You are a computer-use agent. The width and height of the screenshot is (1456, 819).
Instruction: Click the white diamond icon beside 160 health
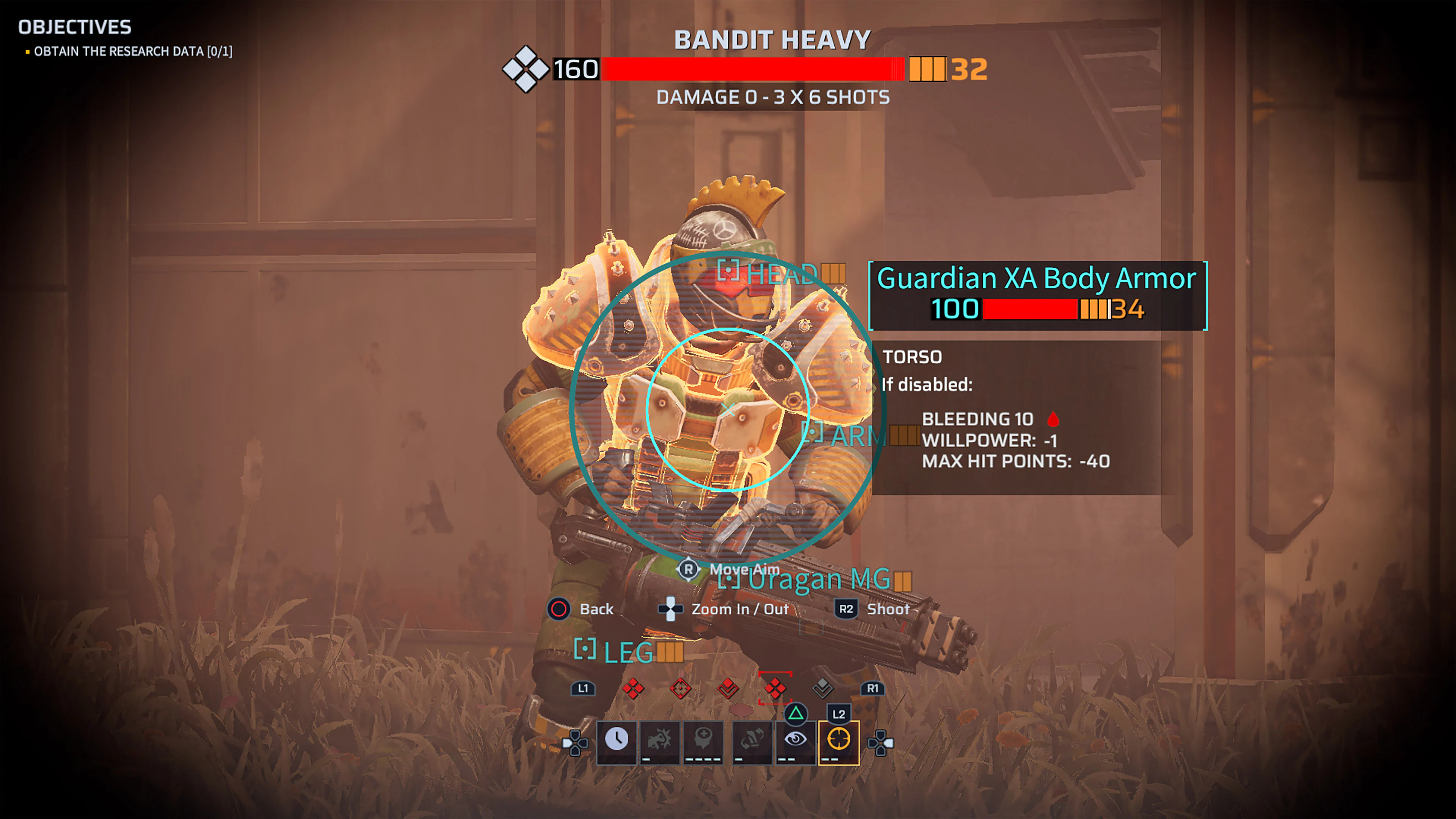coord(526,70)
